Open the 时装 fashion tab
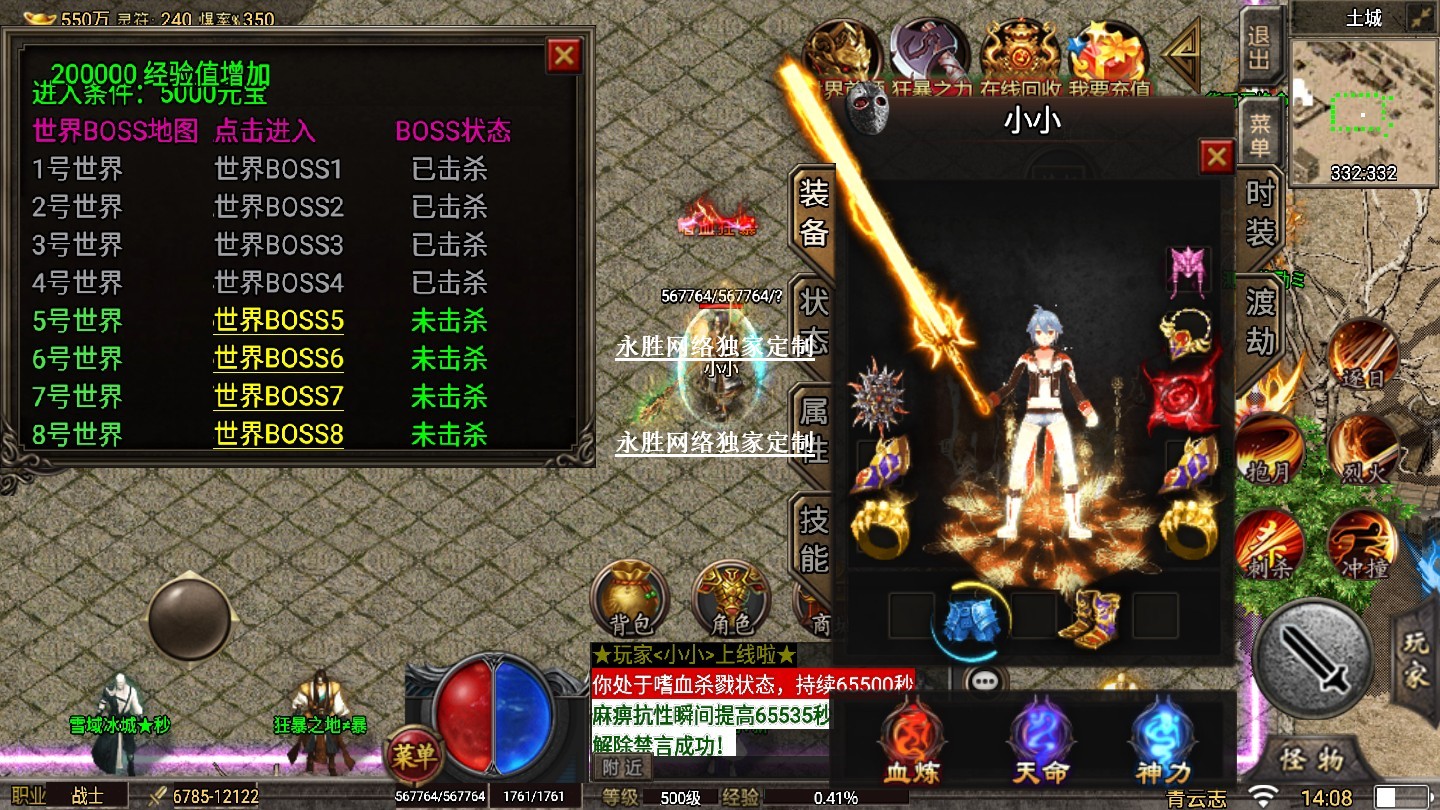The height and width of the screenshot is (810, 1440). (1260, 212)
